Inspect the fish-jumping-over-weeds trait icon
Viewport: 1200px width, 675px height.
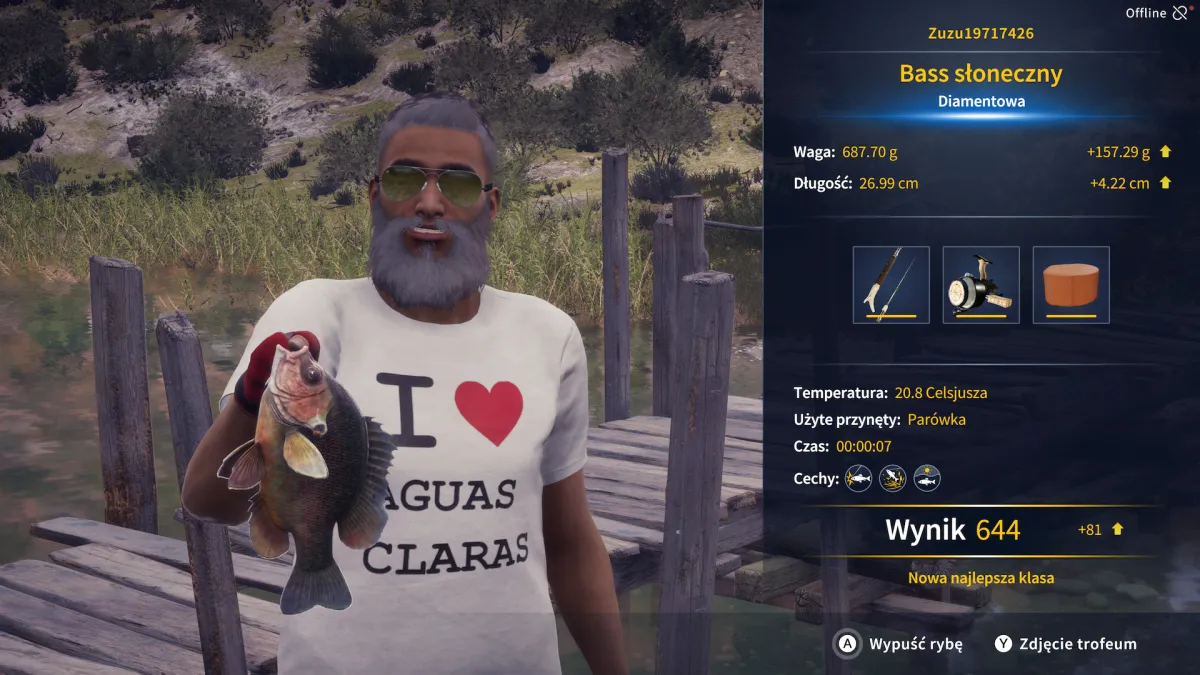893,478
